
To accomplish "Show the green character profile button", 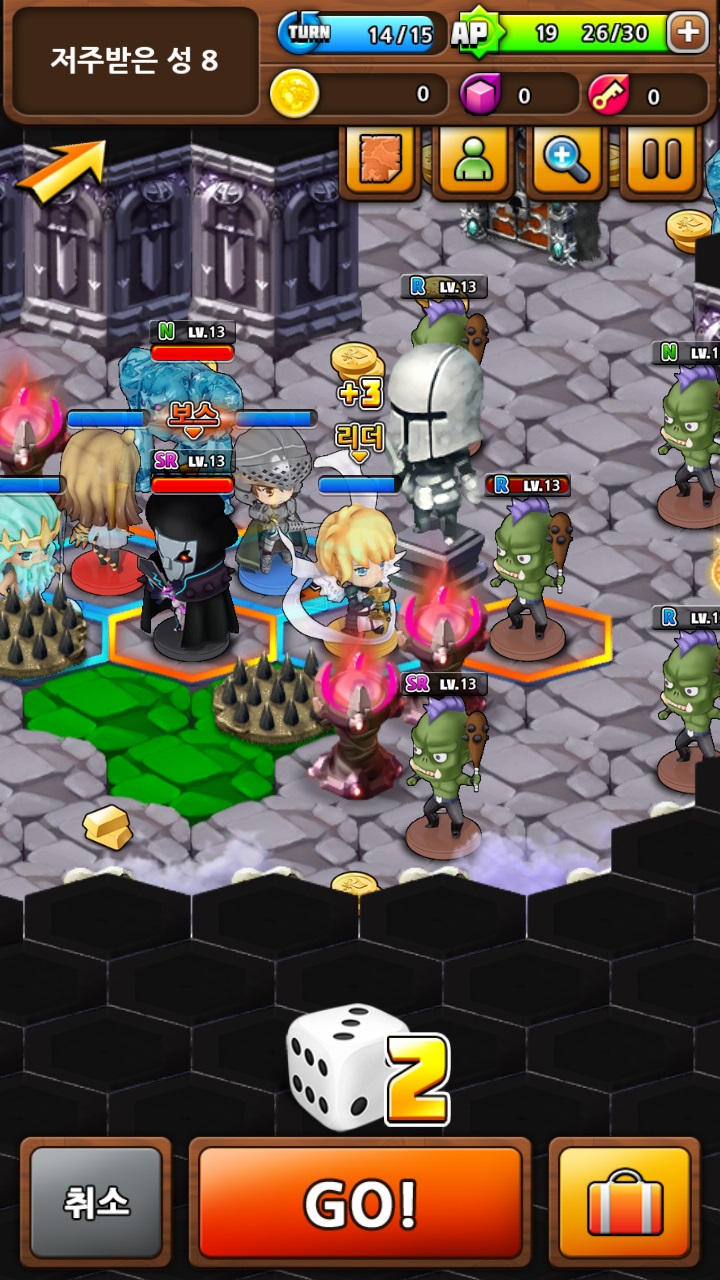I will tap(474, 158).
